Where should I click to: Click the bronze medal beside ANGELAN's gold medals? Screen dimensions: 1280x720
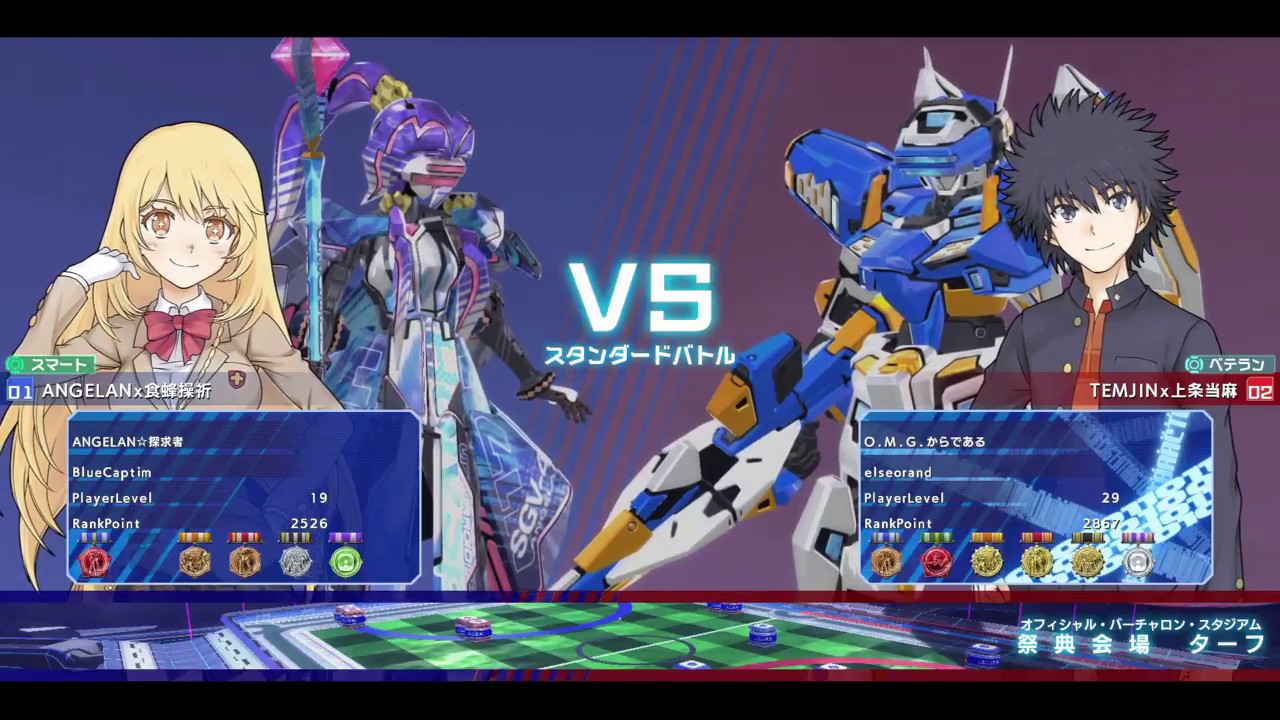[x=245, y=562]
